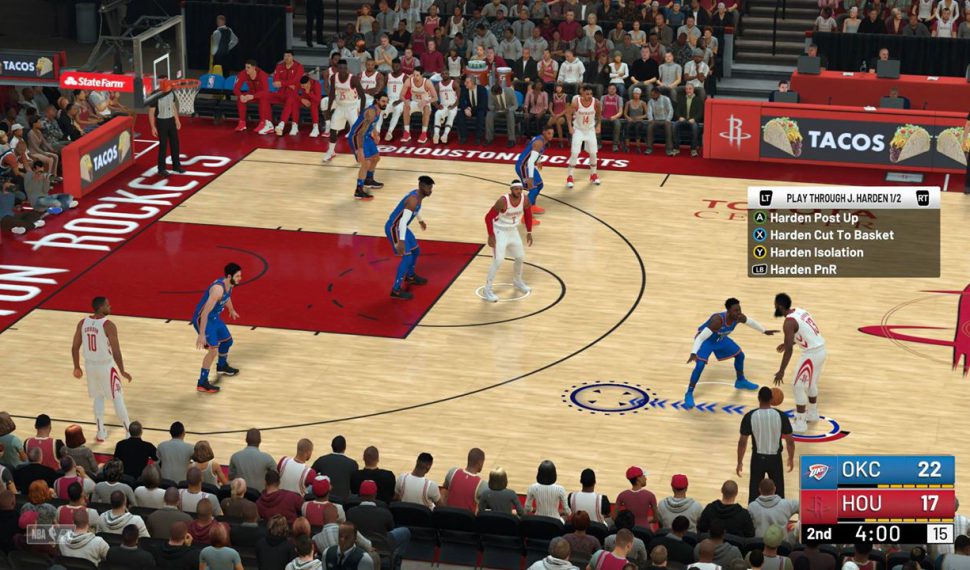Select the Harden Post Up play
The image size is (970, 570).
coord(813,218)
